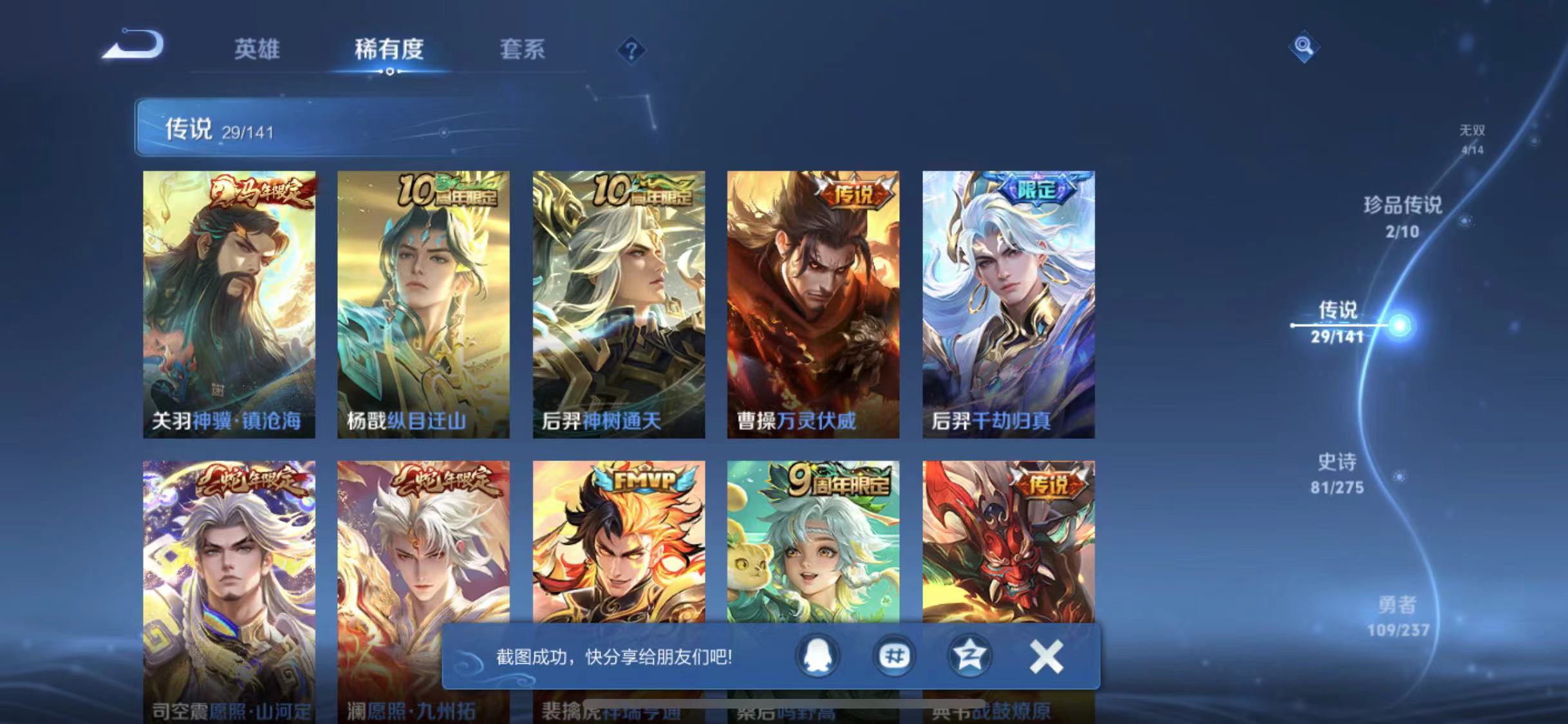1568x724 pixels.
Task: Open the help question mark icon
Action: pos(632,50)
